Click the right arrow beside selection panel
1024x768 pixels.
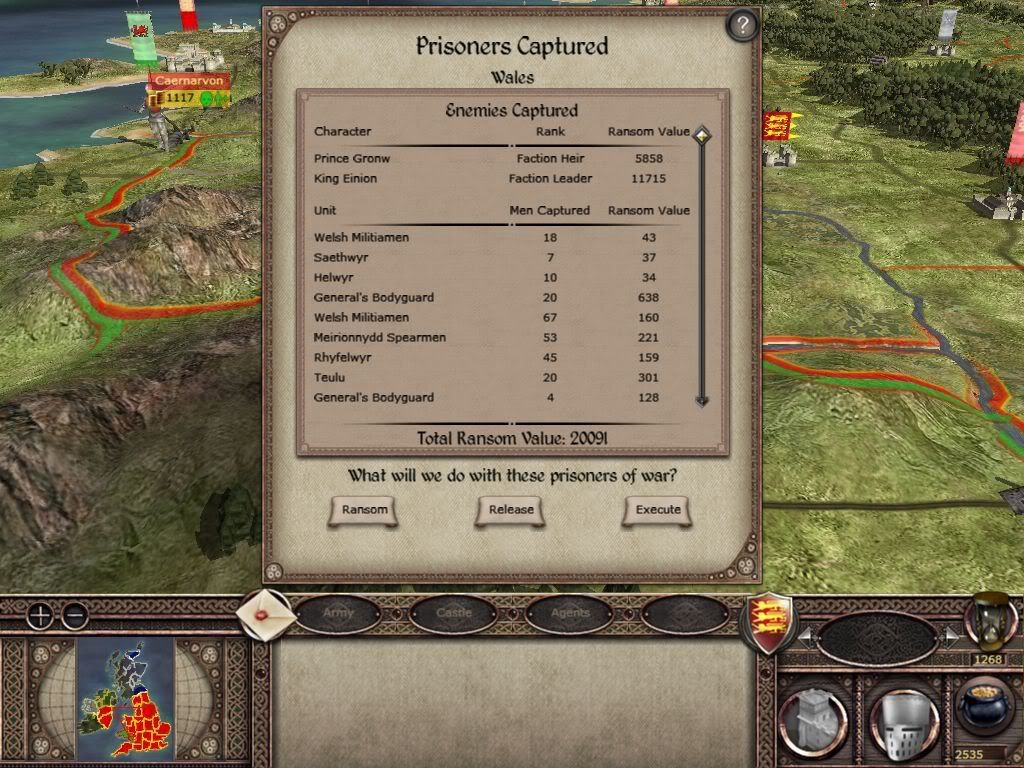click(x=951, y=635)
